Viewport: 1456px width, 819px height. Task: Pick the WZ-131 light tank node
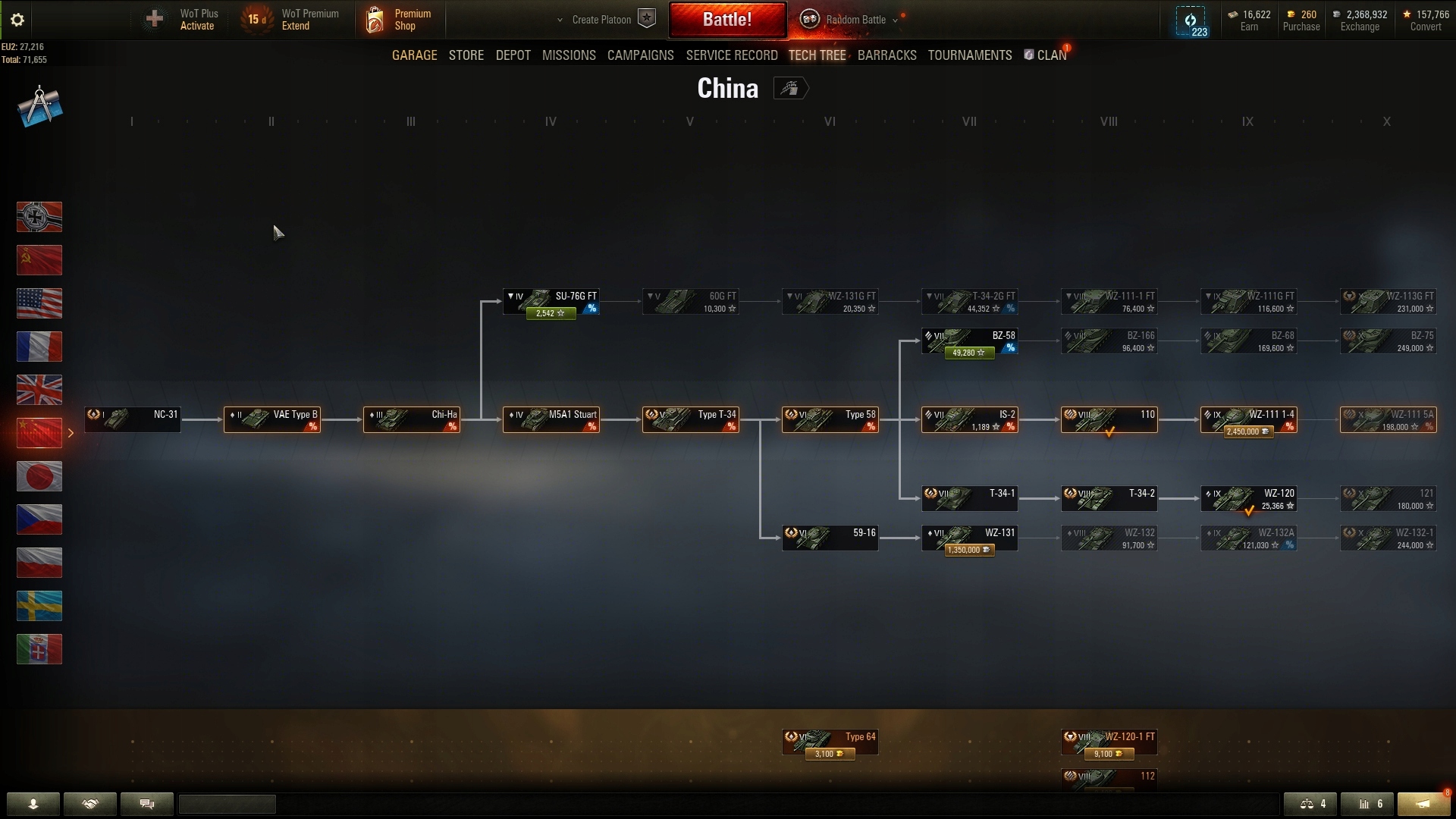tap(969, 538)
